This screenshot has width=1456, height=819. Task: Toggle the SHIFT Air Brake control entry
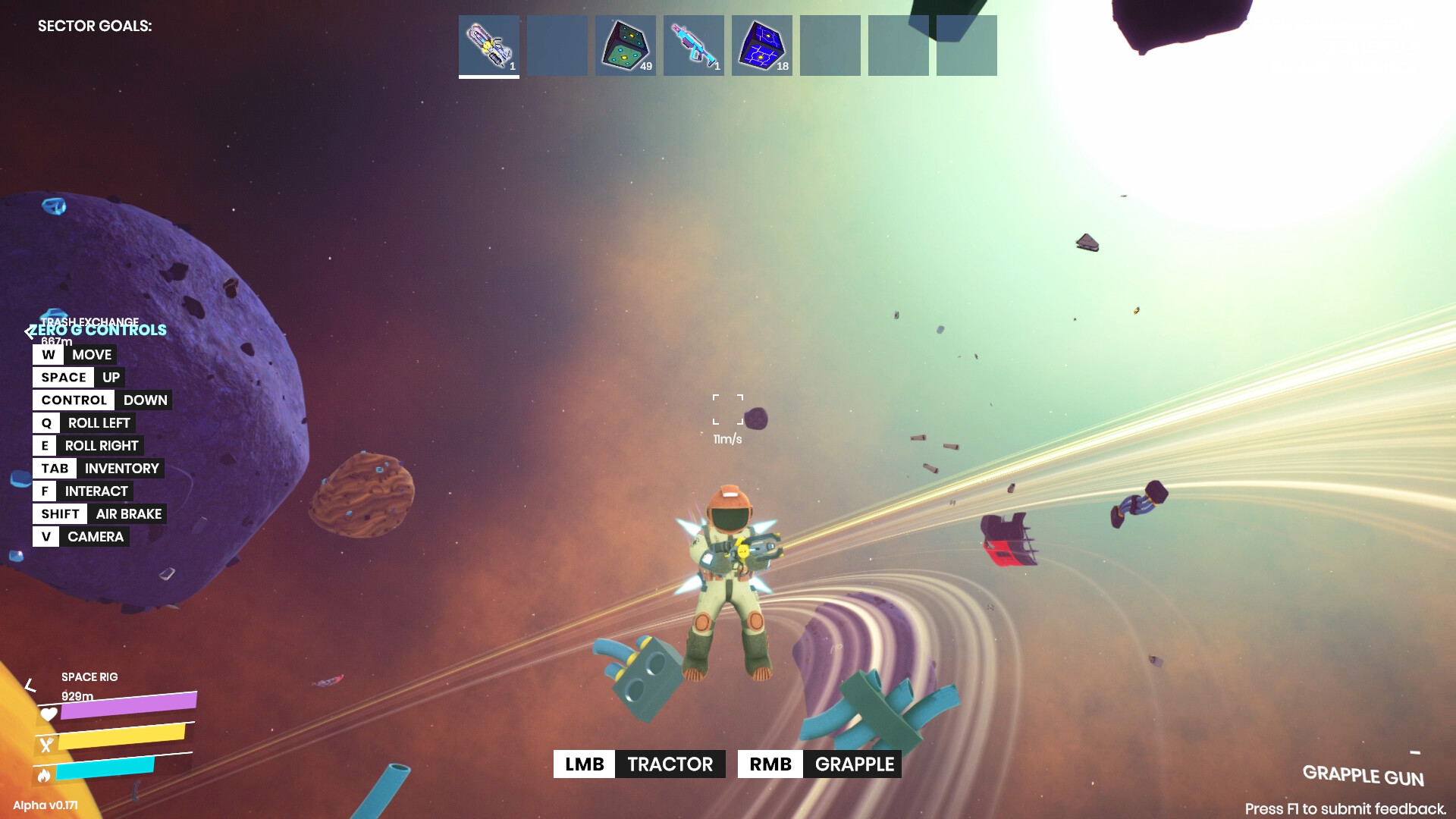tap(99, 513)
